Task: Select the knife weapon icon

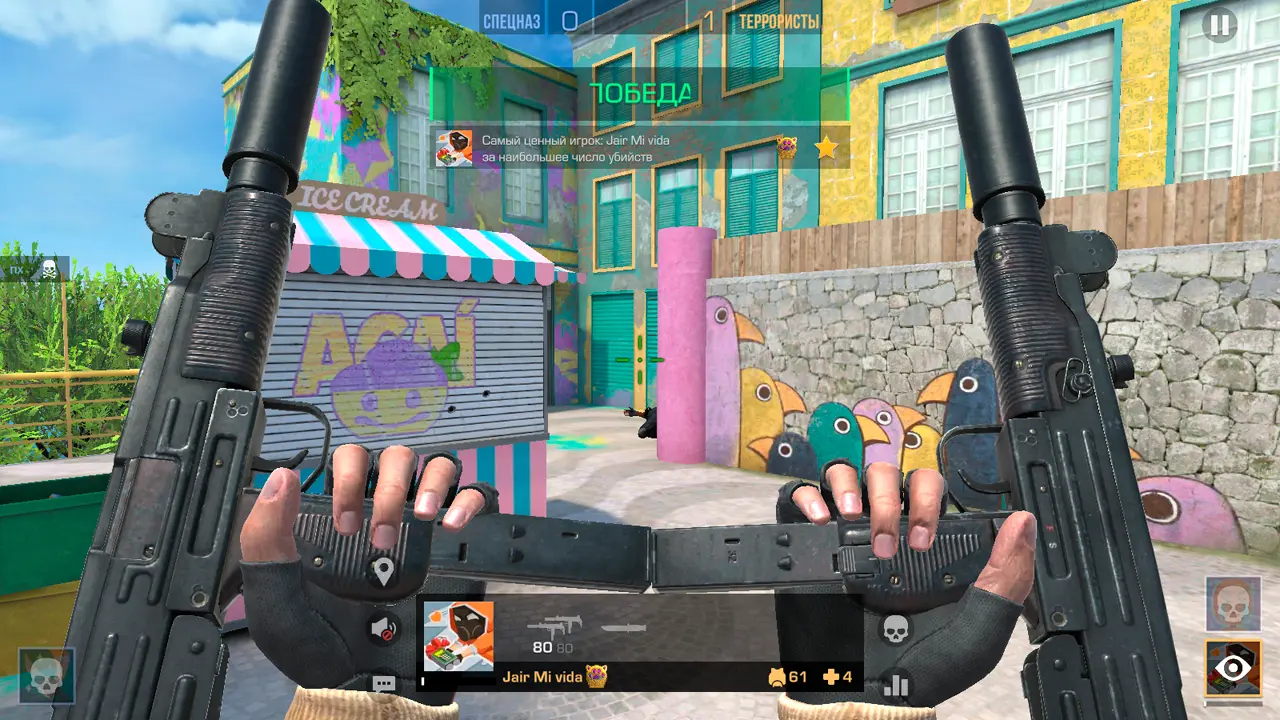Action: click(623, 629)
